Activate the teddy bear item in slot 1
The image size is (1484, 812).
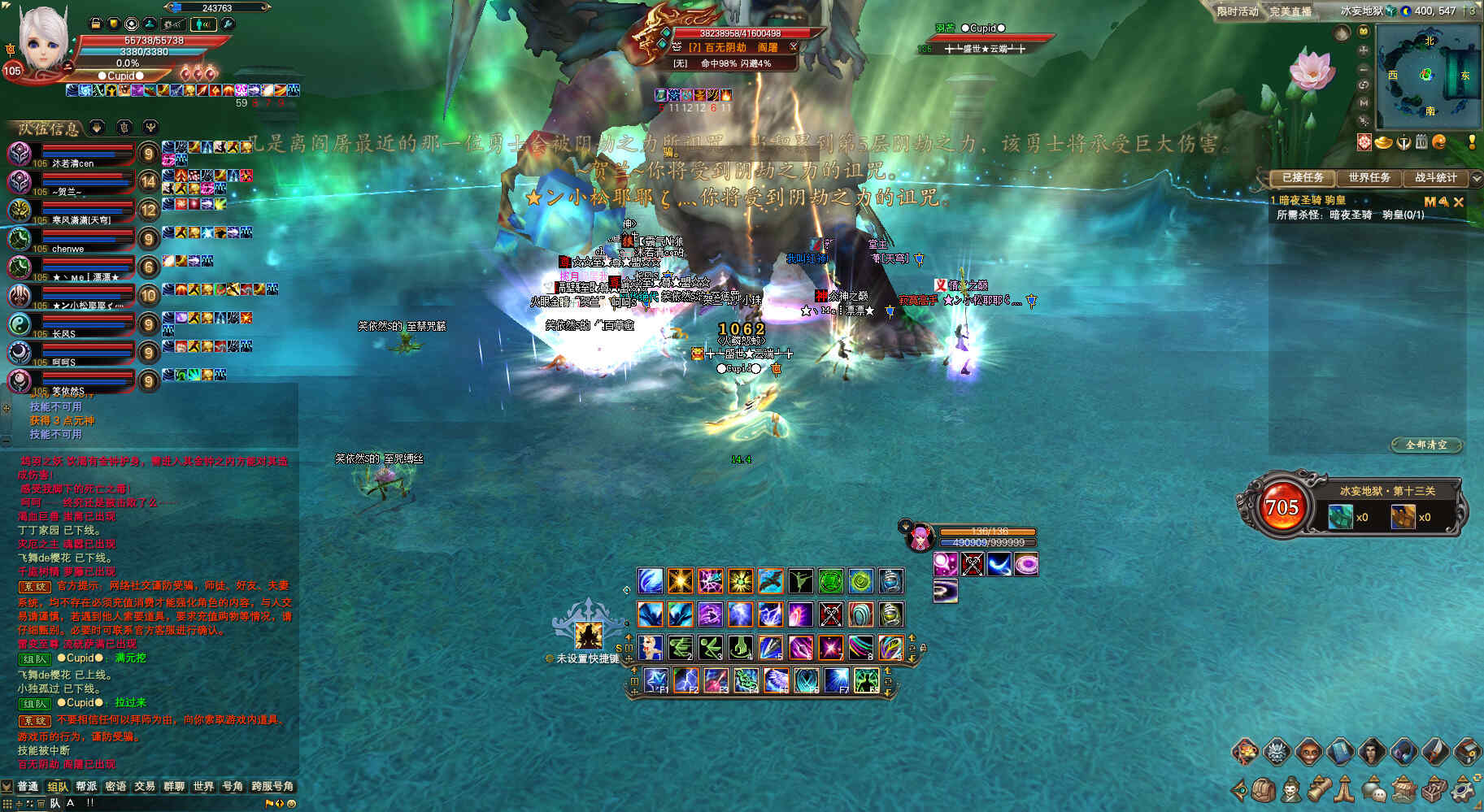[x=650, y=647]
